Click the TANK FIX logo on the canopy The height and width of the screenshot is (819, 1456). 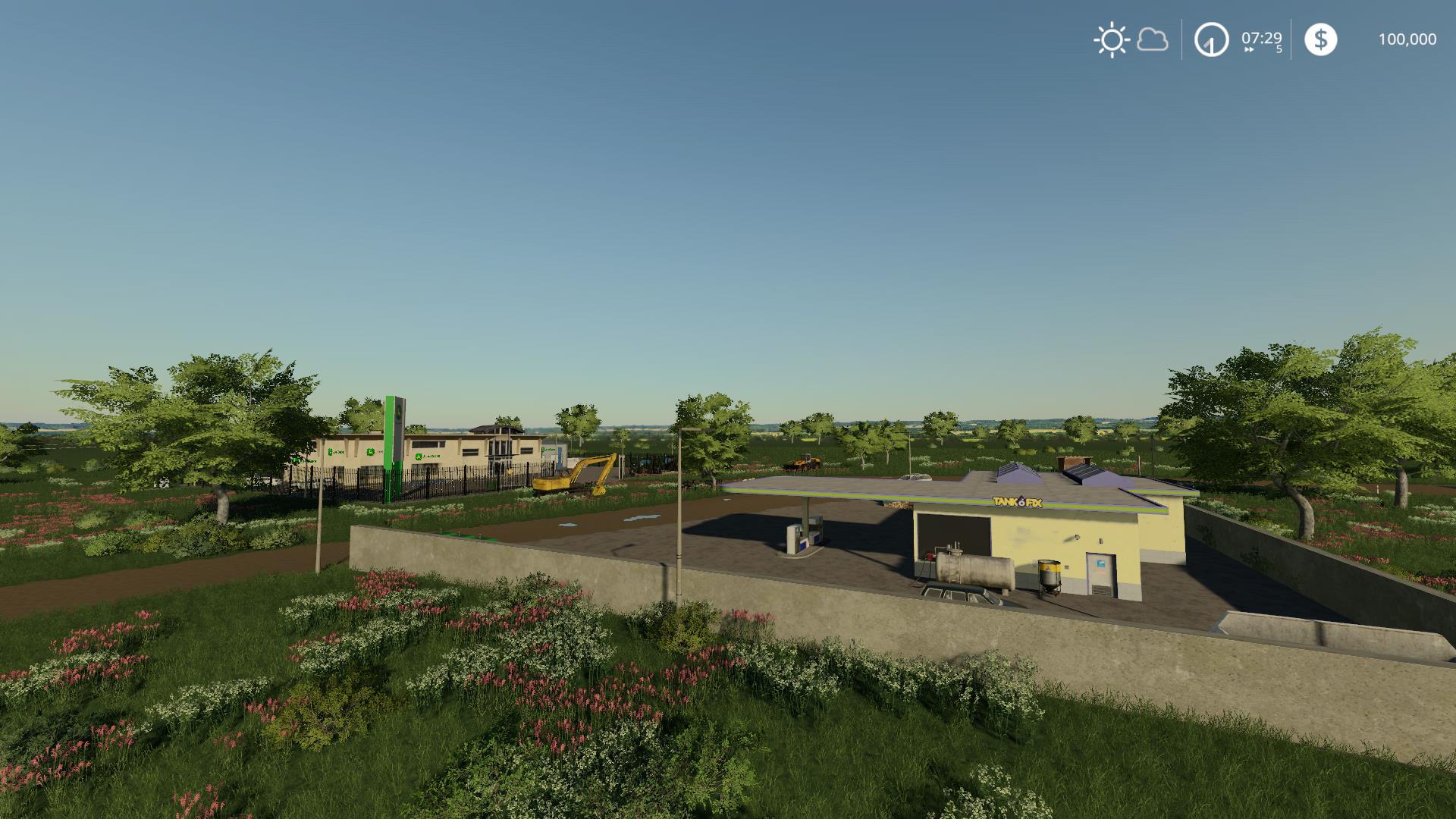coord(1017,501)
